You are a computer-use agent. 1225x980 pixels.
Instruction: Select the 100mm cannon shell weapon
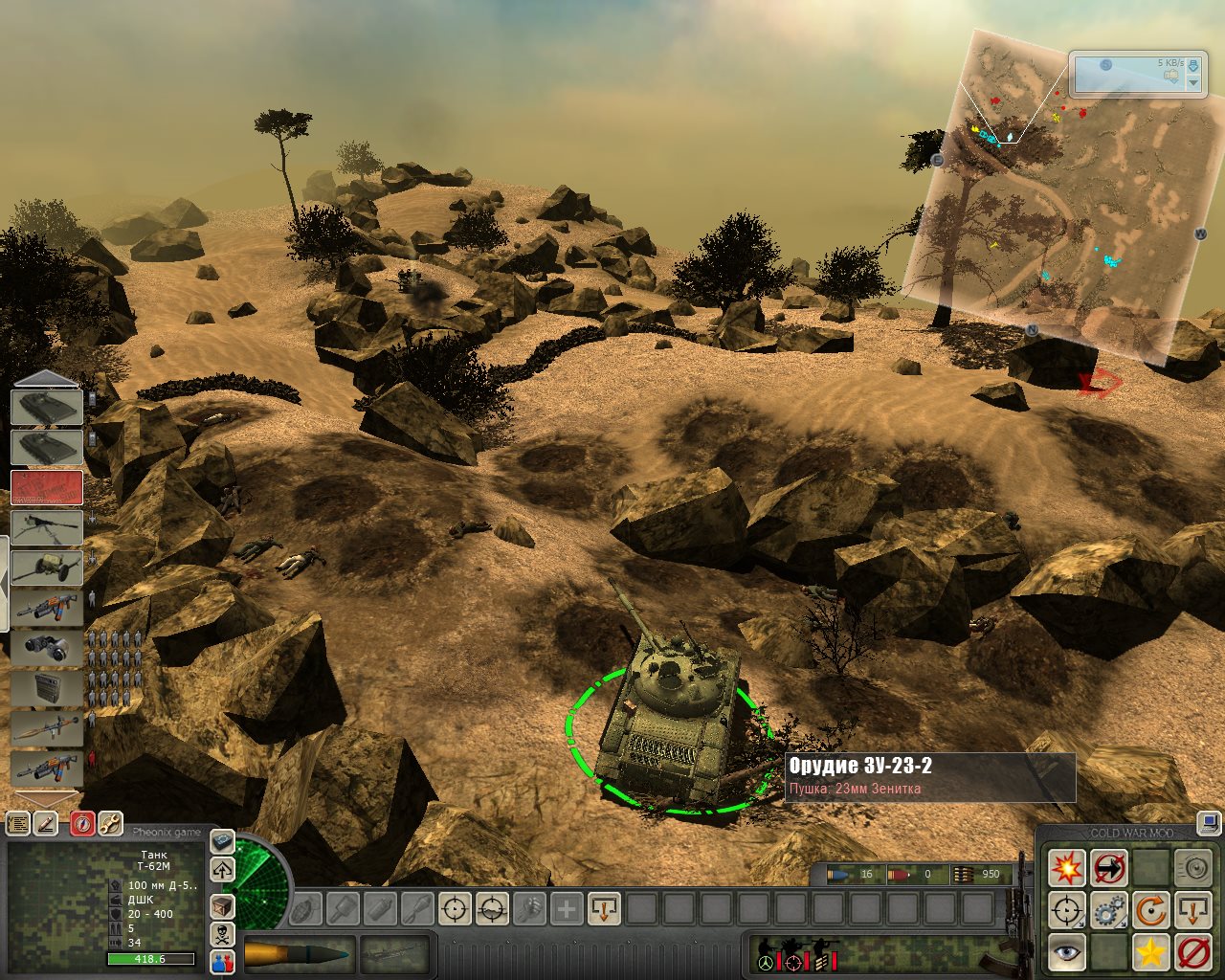(298, 953)
